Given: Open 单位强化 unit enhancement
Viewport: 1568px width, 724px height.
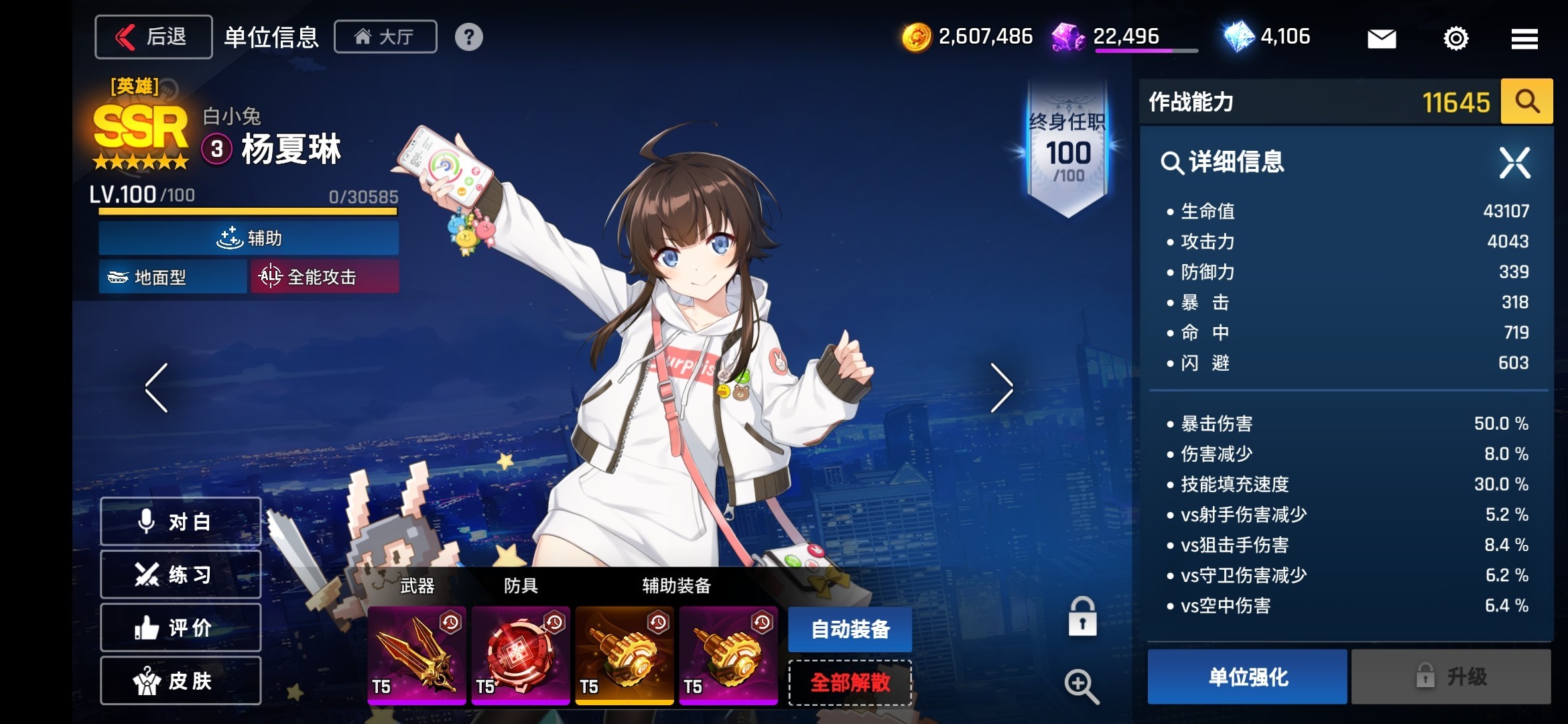Looking at the screenshot, I should click(1247, 676).
